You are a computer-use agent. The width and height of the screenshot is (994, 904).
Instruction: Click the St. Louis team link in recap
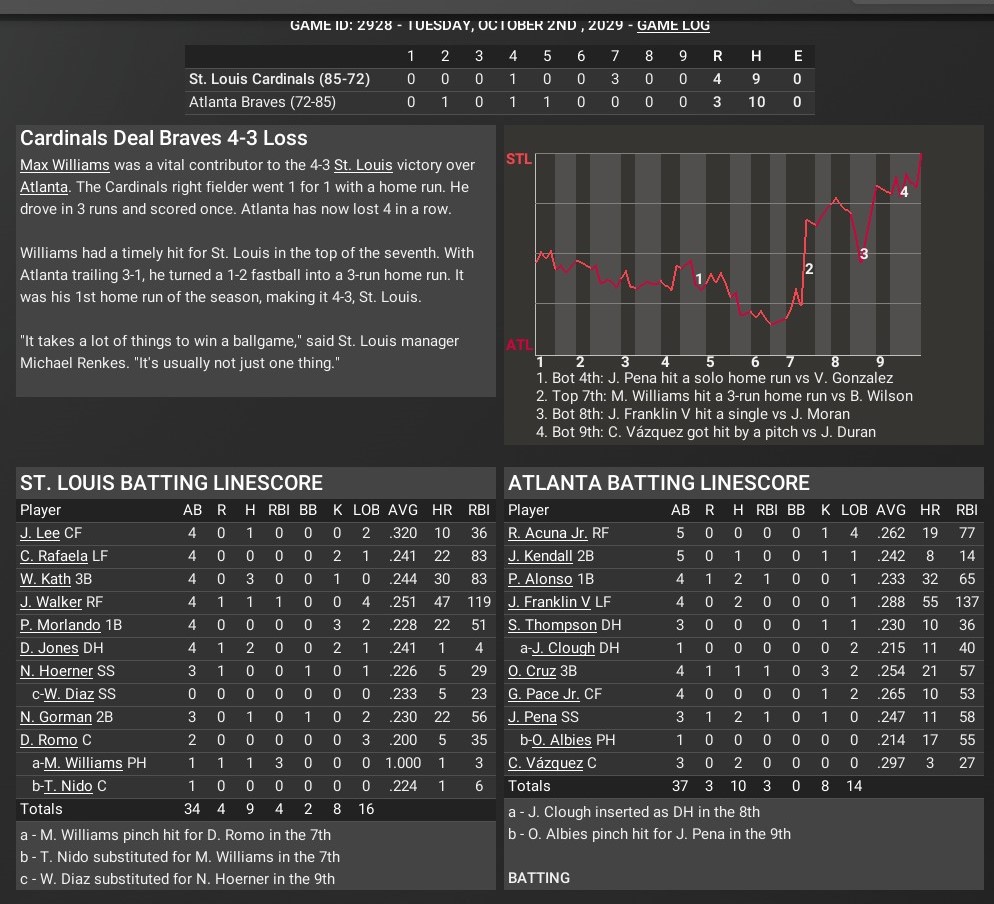tap(362, 165)
